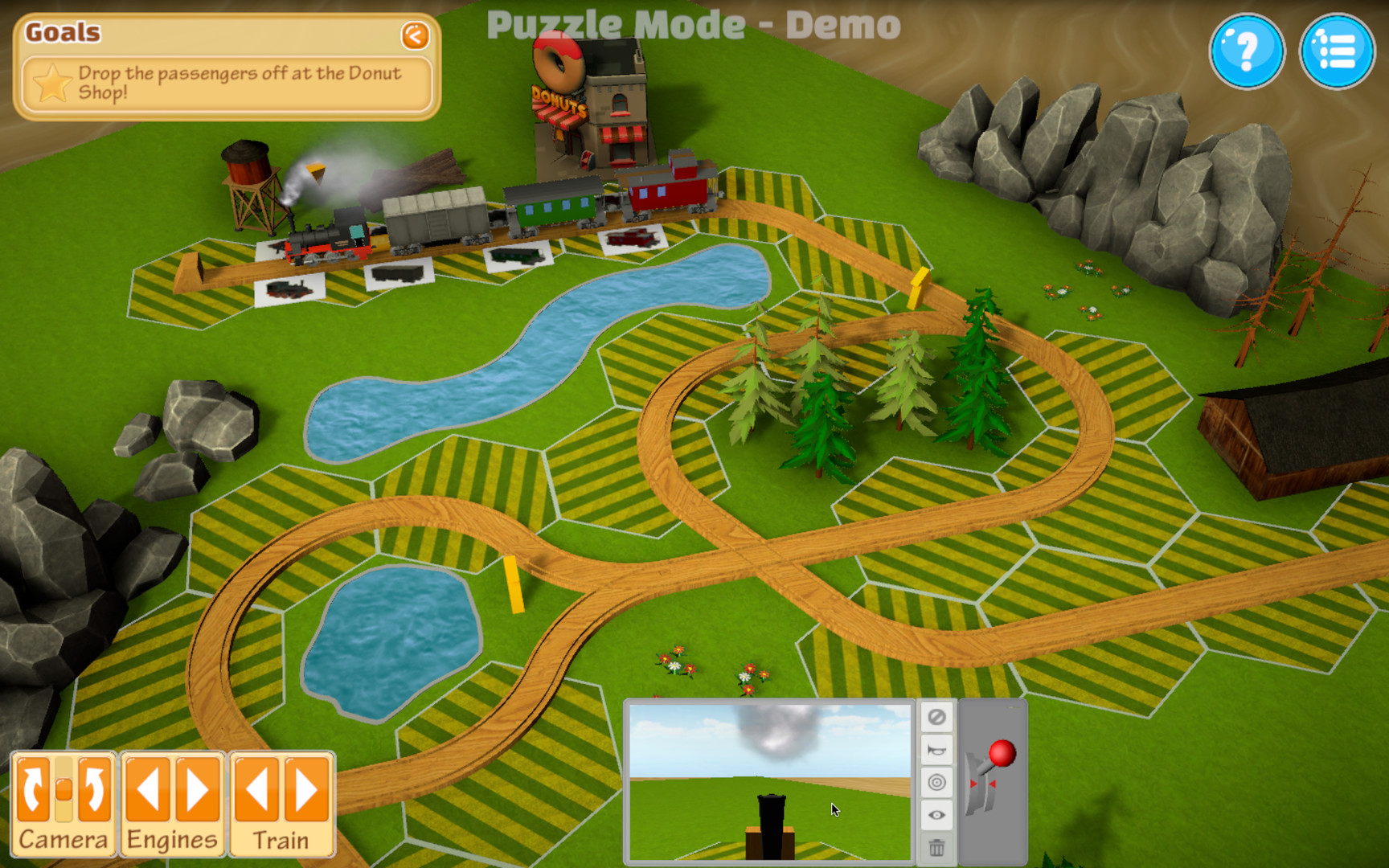Image resolution: width=1389 pixels, height=868 pixels.
Task: Toggle the driver's eye view with the eye icon
Action: click(x=936, y=814)
